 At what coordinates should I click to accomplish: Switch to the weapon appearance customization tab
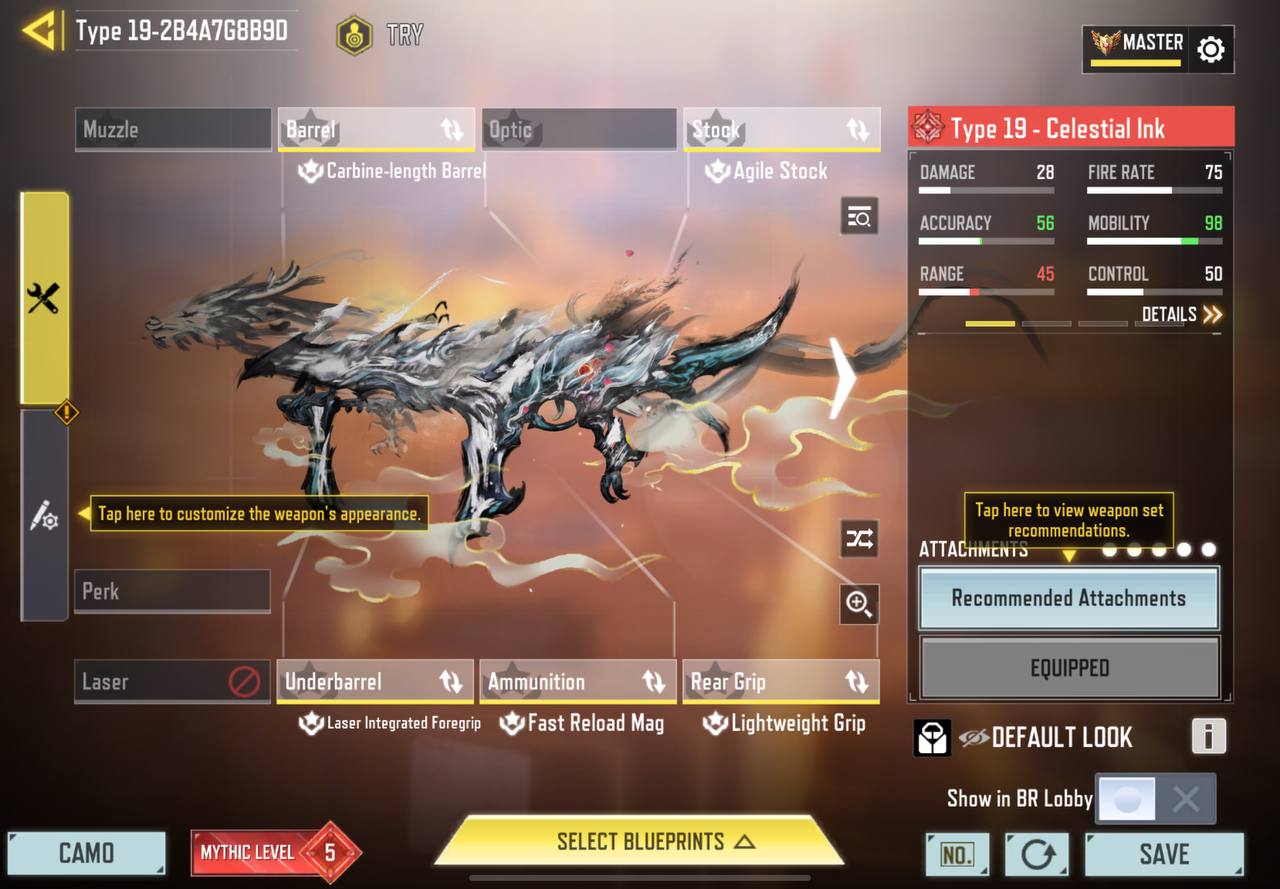click(44, 516)
